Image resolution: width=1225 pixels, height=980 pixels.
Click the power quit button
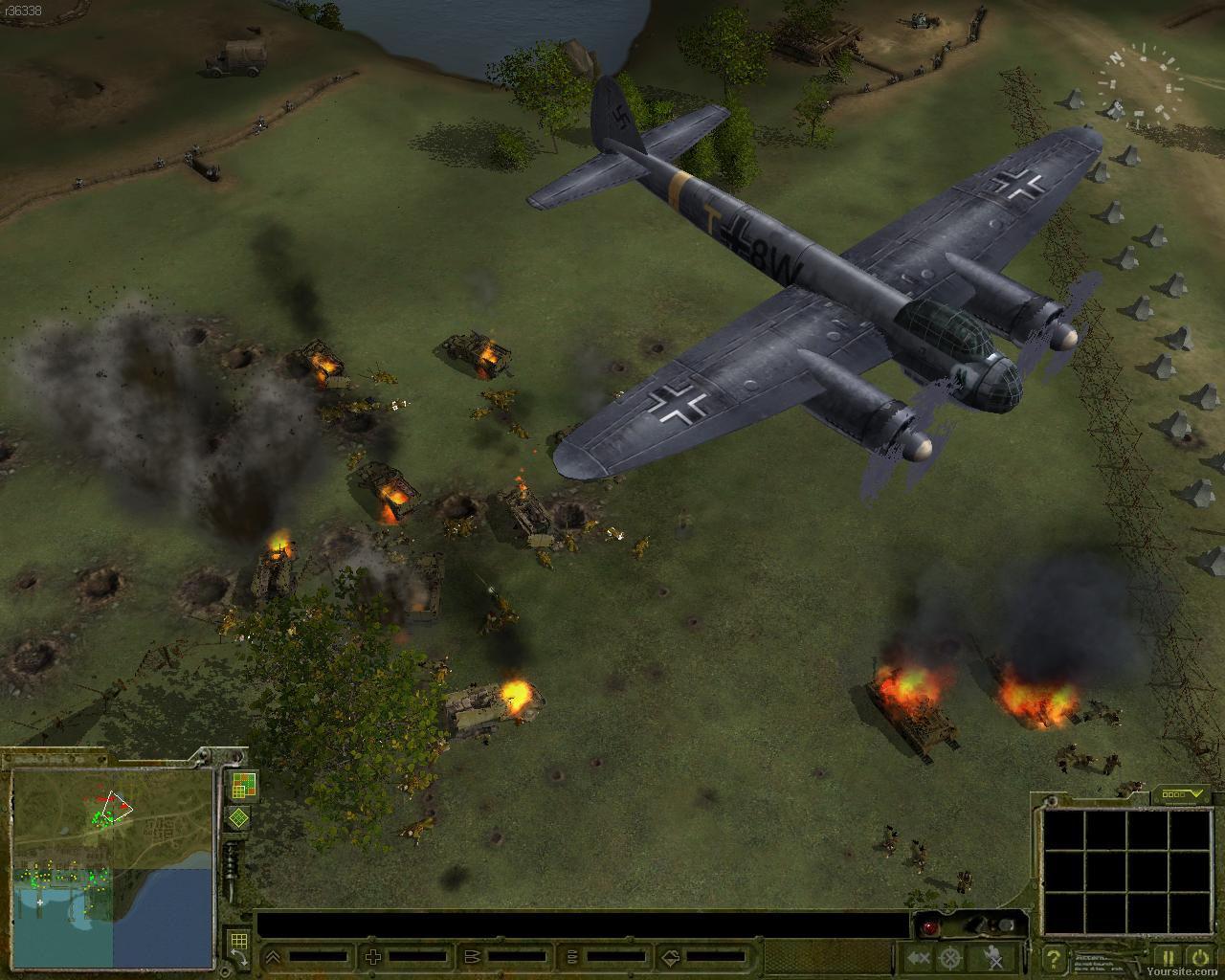[x=1199, y=956]
